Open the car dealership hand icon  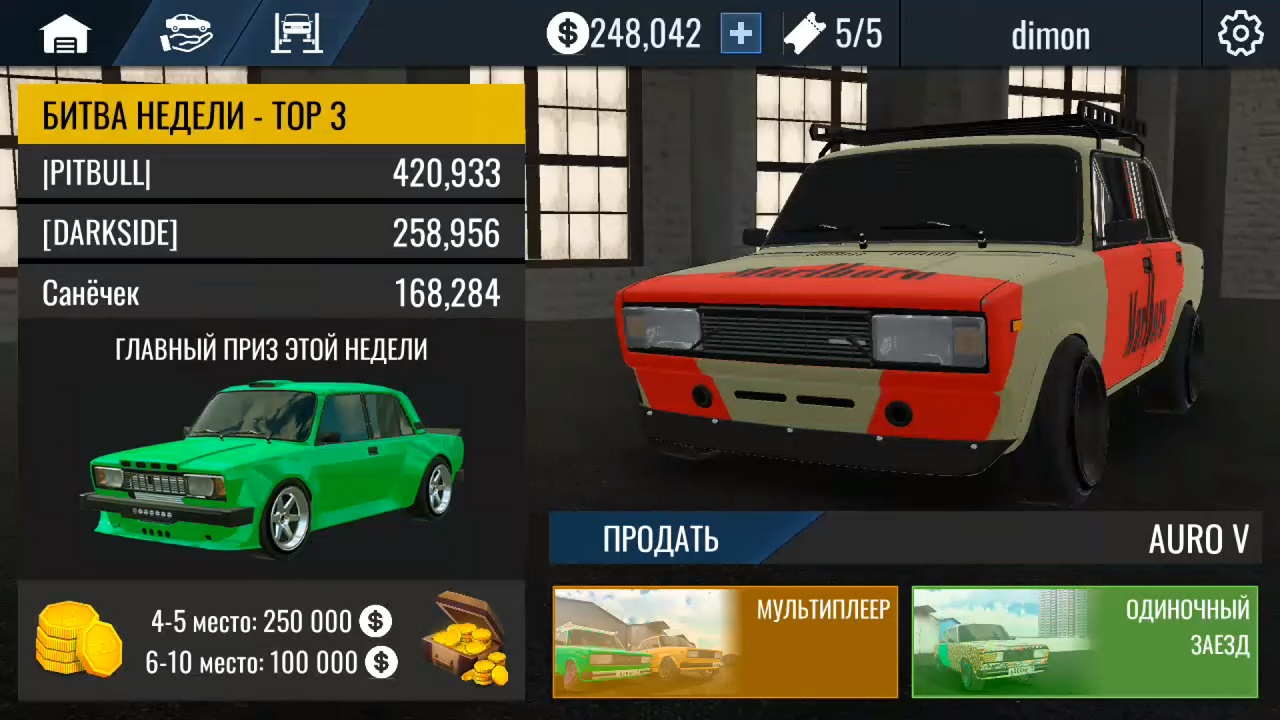pos(186,34)
